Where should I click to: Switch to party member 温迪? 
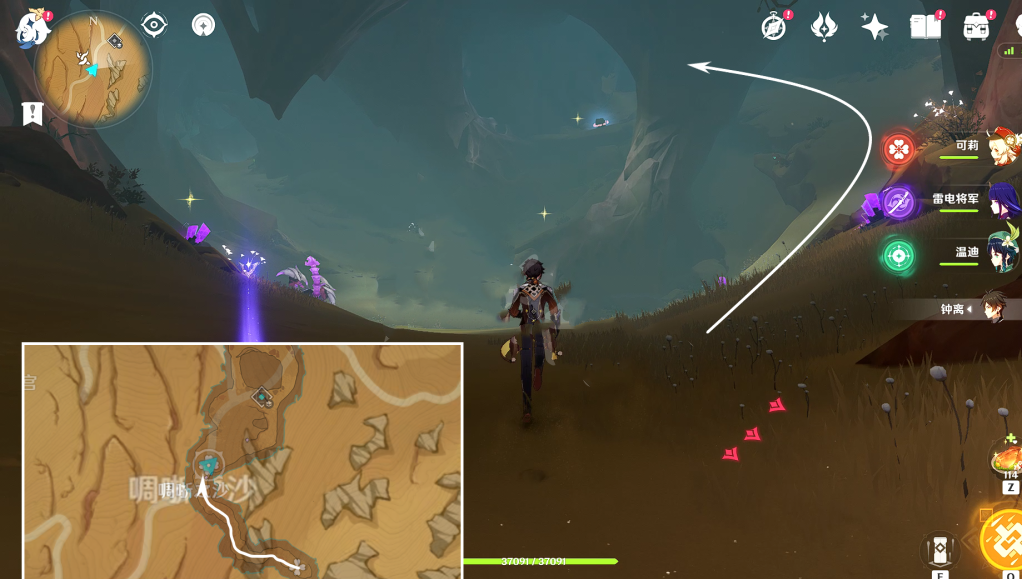click(999, 255)
